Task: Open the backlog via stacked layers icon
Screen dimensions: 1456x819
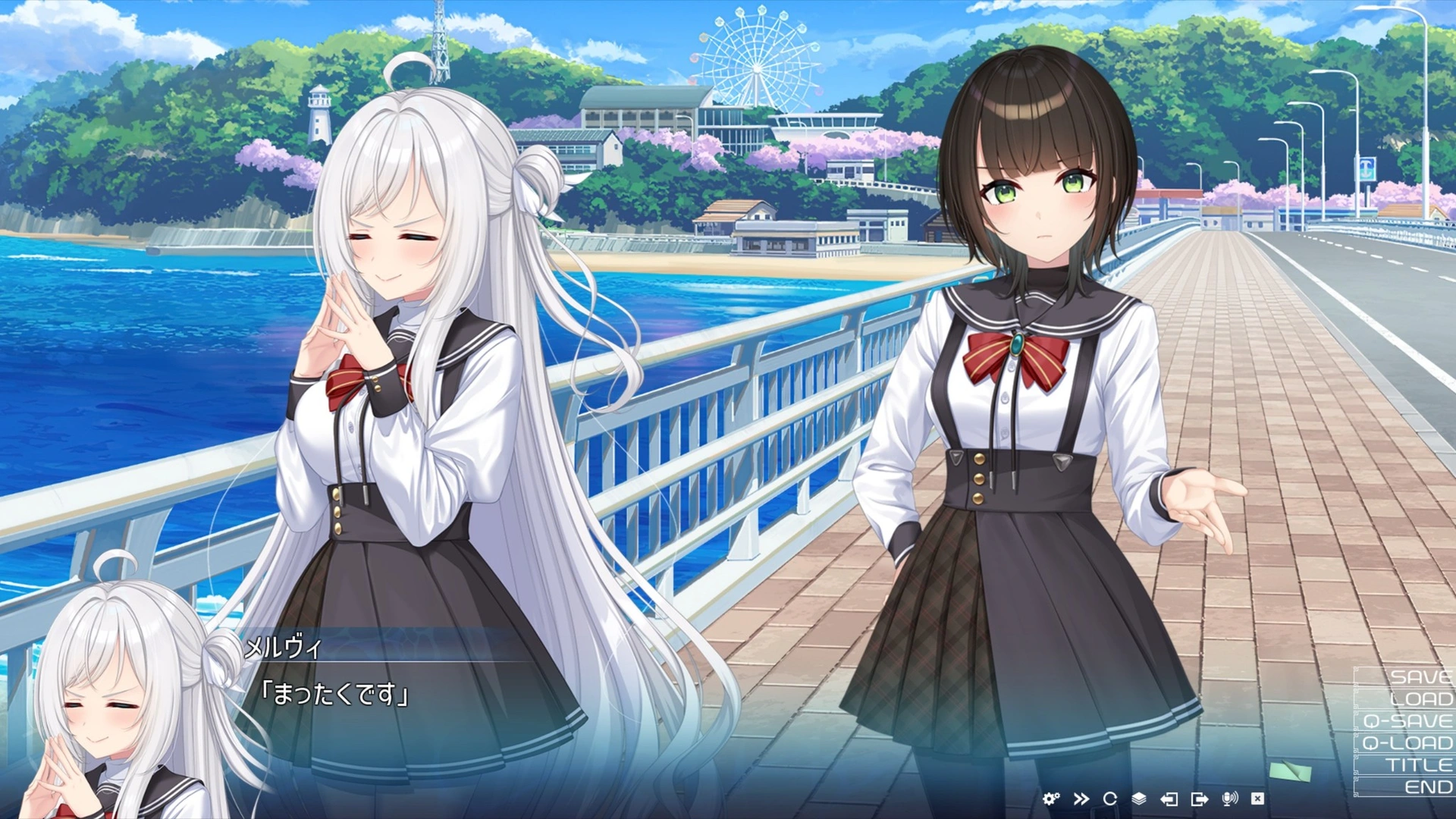Action: [1139, 799]
